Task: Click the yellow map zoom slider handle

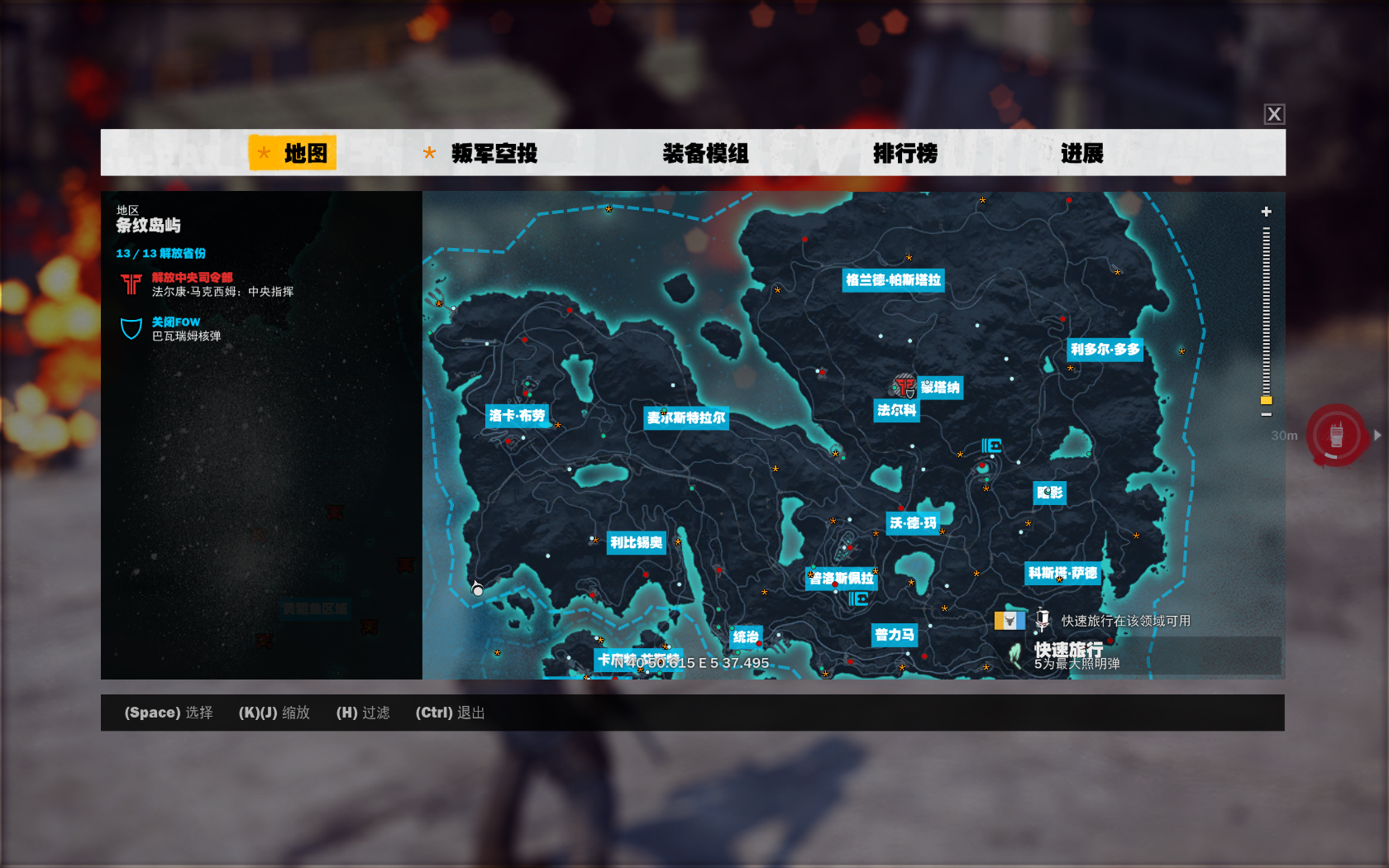Action: (1266, 400)
